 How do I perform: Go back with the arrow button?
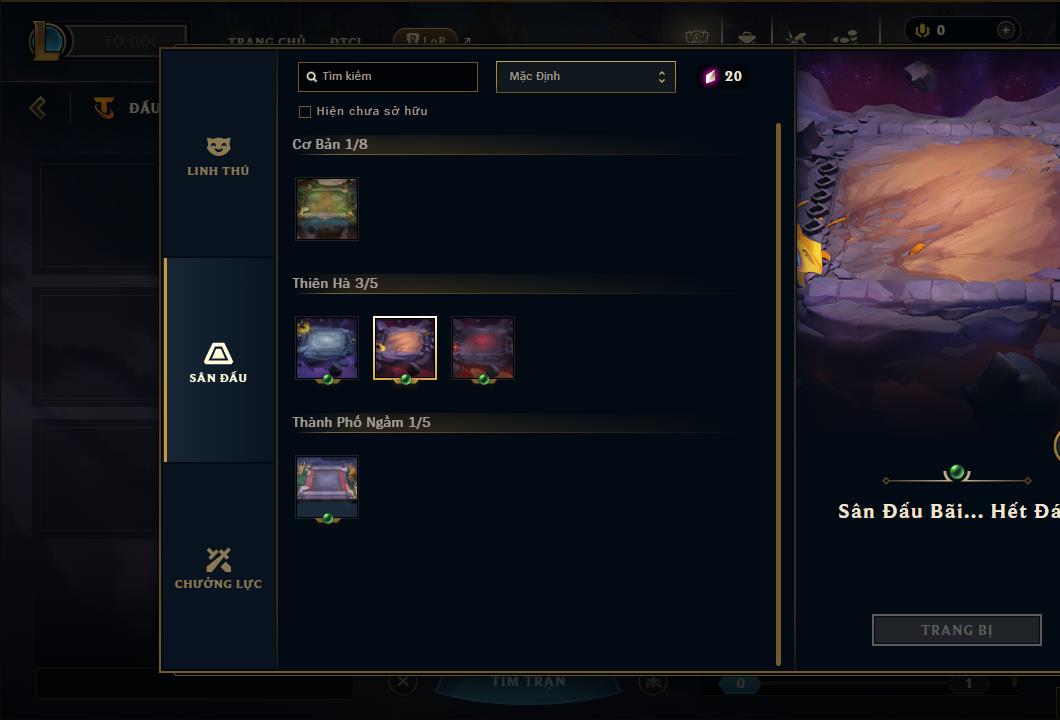coord(38,107)
